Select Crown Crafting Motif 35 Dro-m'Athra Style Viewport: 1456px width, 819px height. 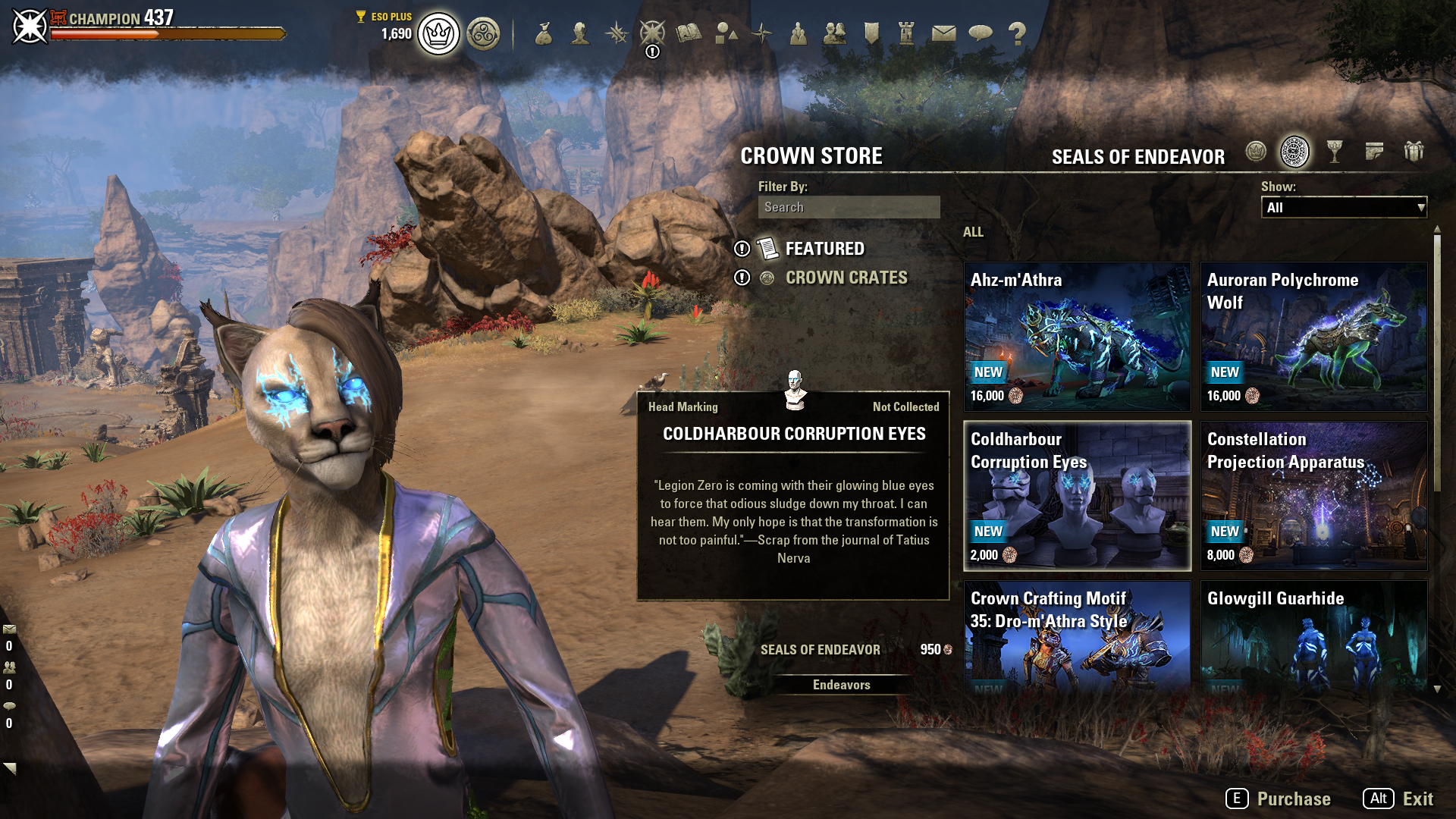tap(1077, 635)
